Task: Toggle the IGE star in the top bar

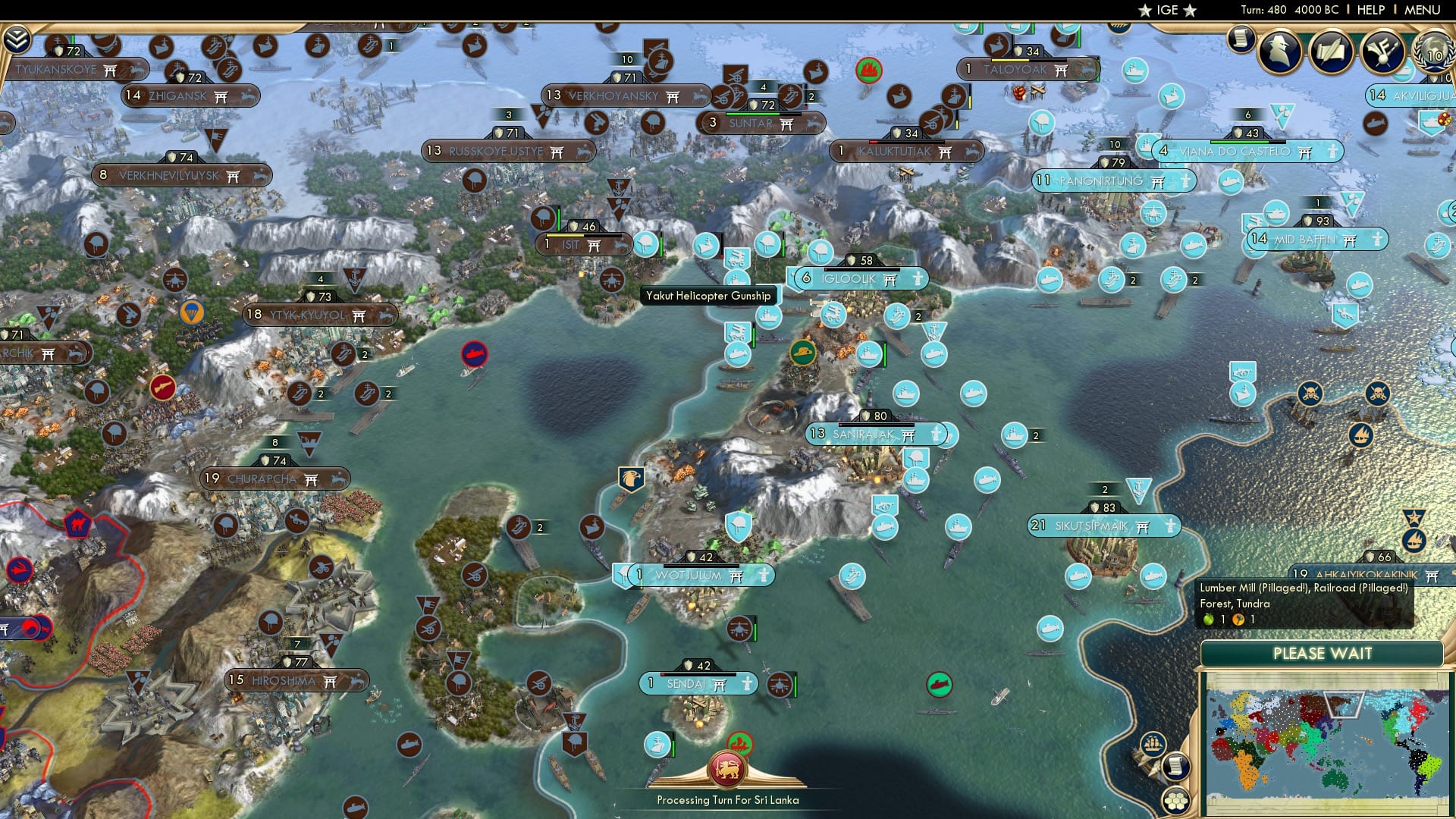Action: 1145,11
